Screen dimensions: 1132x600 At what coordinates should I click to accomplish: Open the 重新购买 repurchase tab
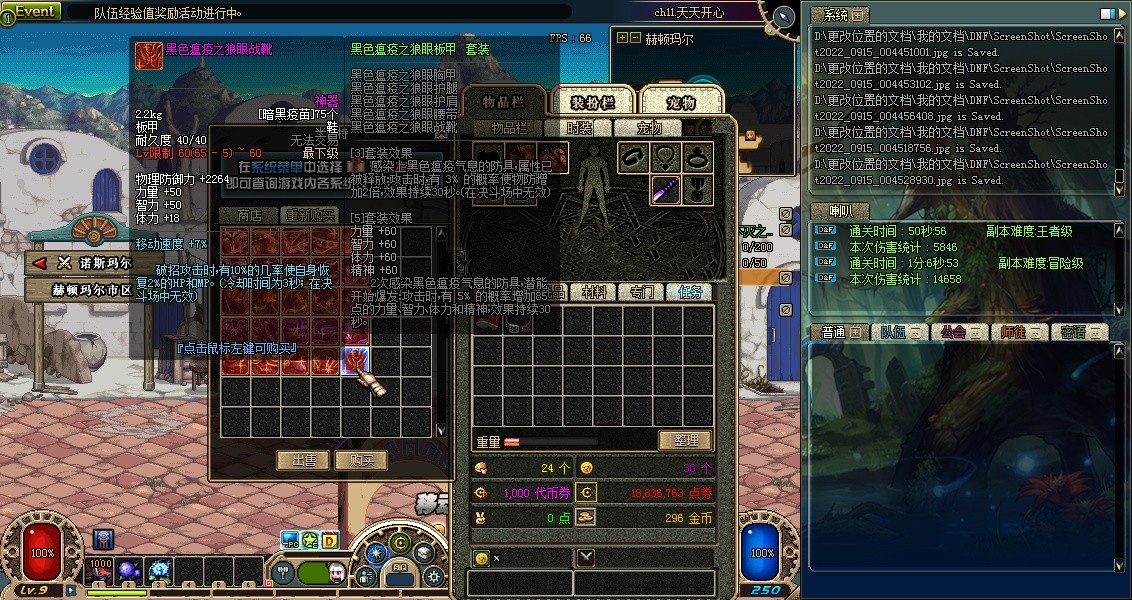[310, 215]
